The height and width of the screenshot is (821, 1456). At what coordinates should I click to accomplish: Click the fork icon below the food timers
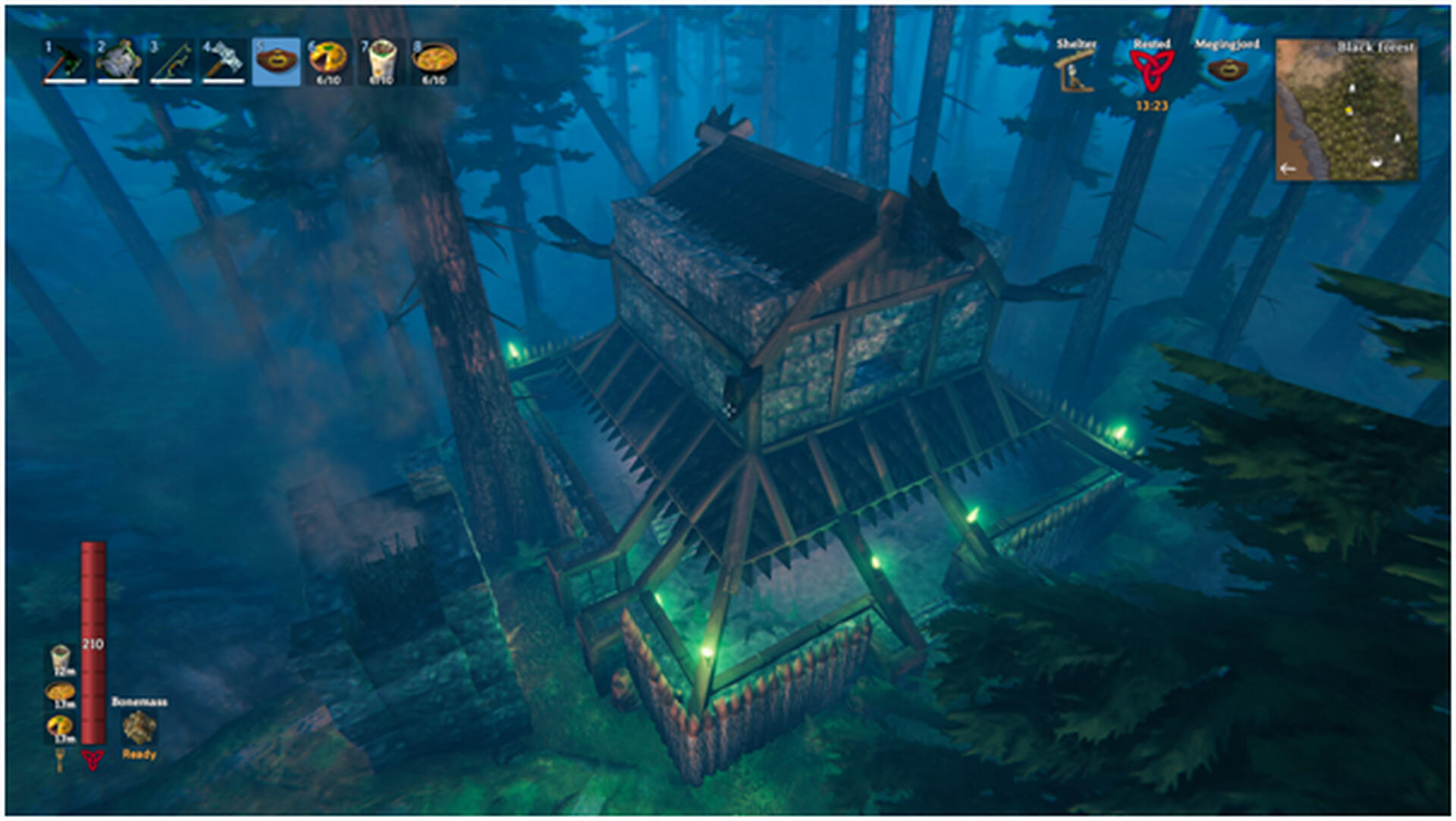coord(60,762)
